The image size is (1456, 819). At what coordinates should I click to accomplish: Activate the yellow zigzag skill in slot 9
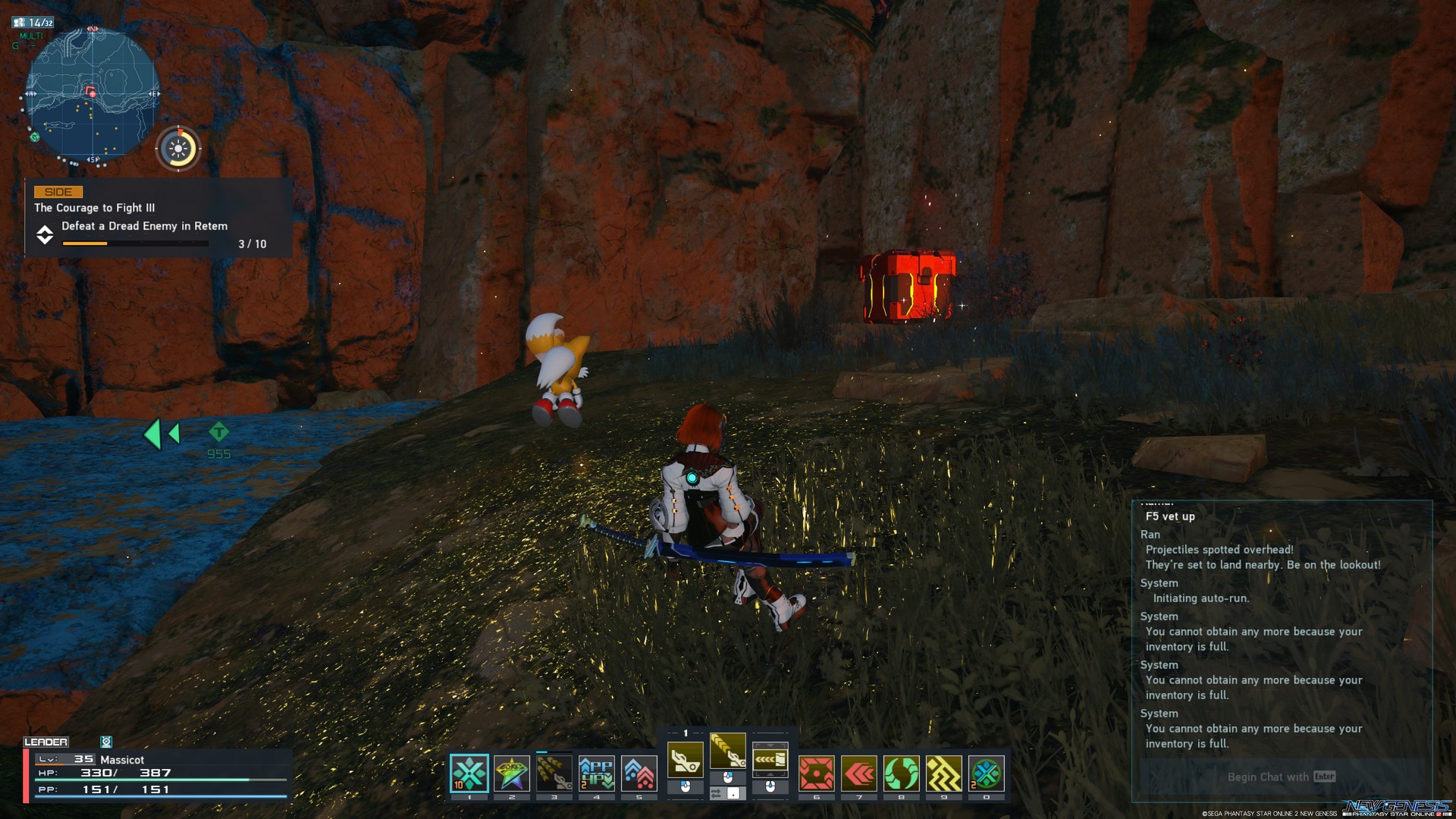pyautogui.click(x=944, y=774)
